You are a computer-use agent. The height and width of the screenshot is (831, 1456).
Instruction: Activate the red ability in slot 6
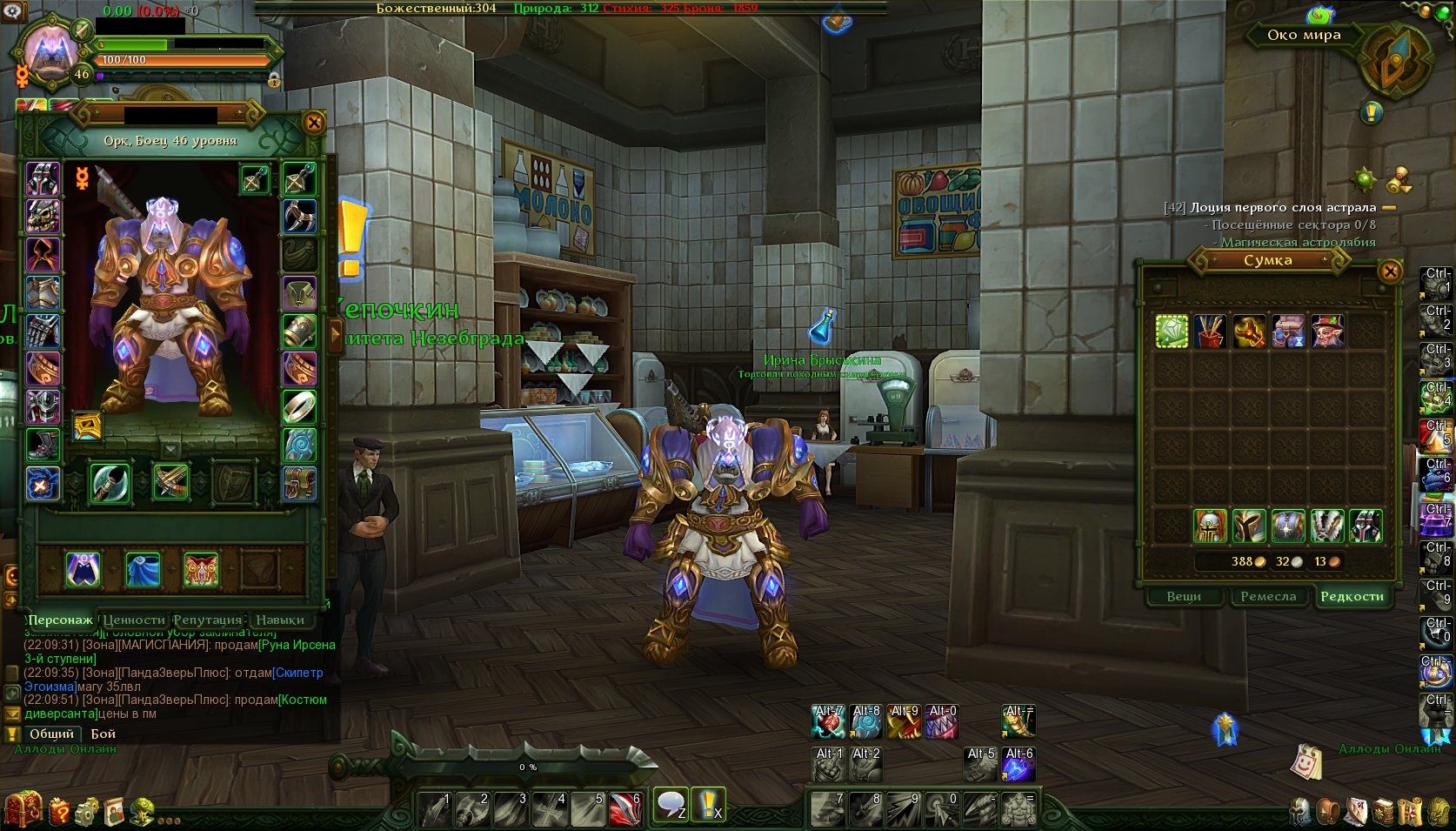[x=624, y=809]
